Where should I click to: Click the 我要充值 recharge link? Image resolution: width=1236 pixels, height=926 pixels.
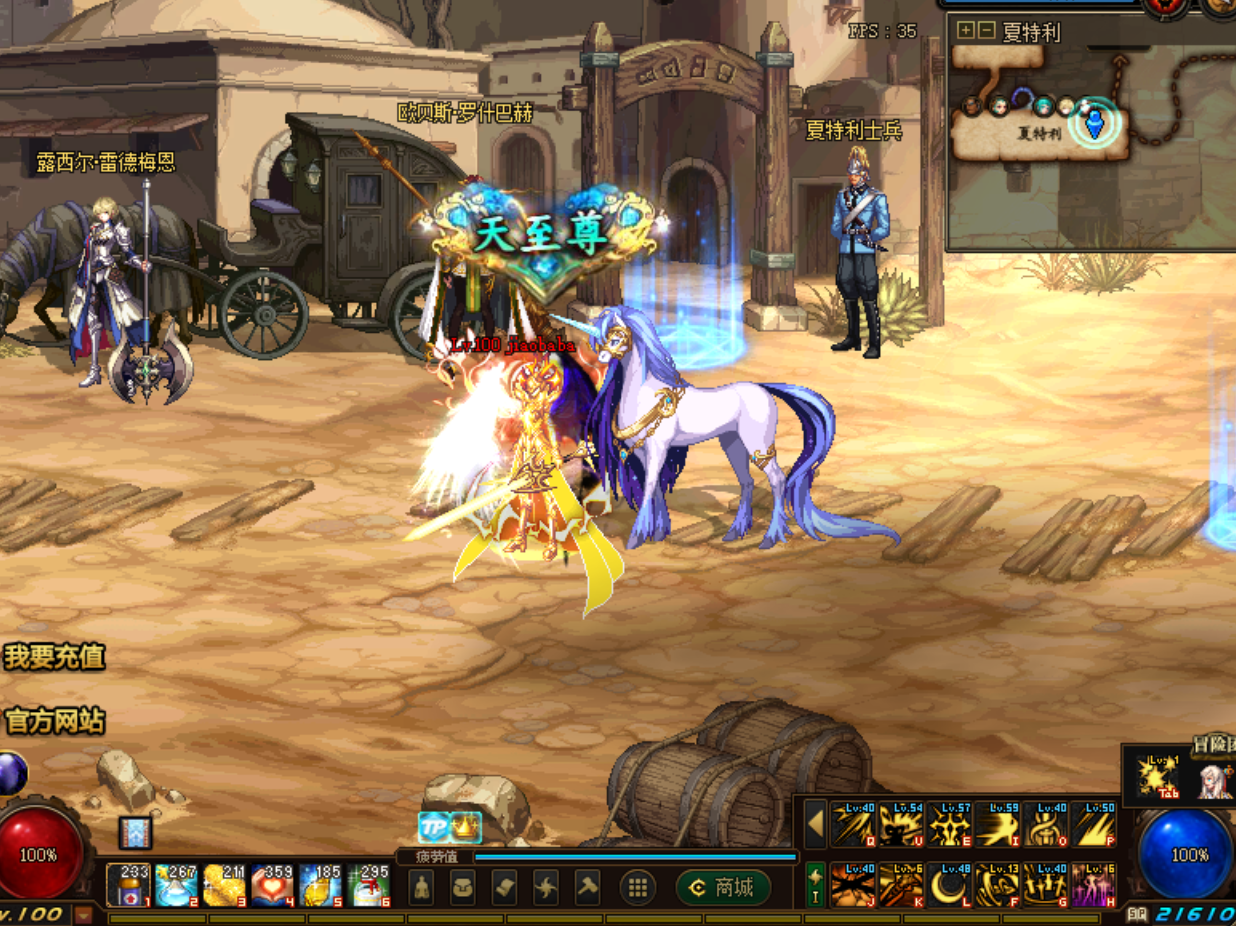[54, 657]
